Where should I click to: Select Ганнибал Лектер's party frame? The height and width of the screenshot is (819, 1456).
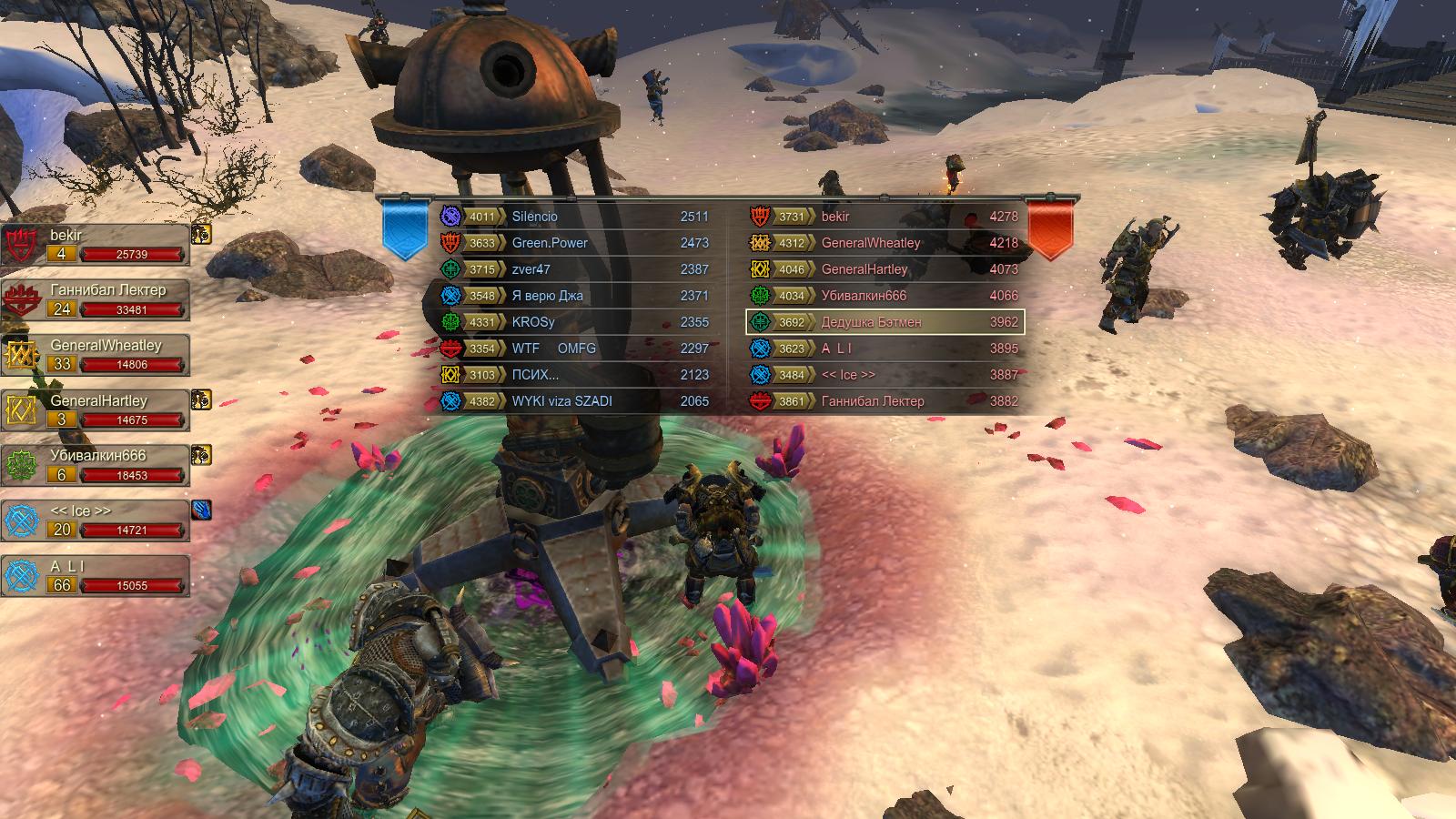[x=96, y=300]
